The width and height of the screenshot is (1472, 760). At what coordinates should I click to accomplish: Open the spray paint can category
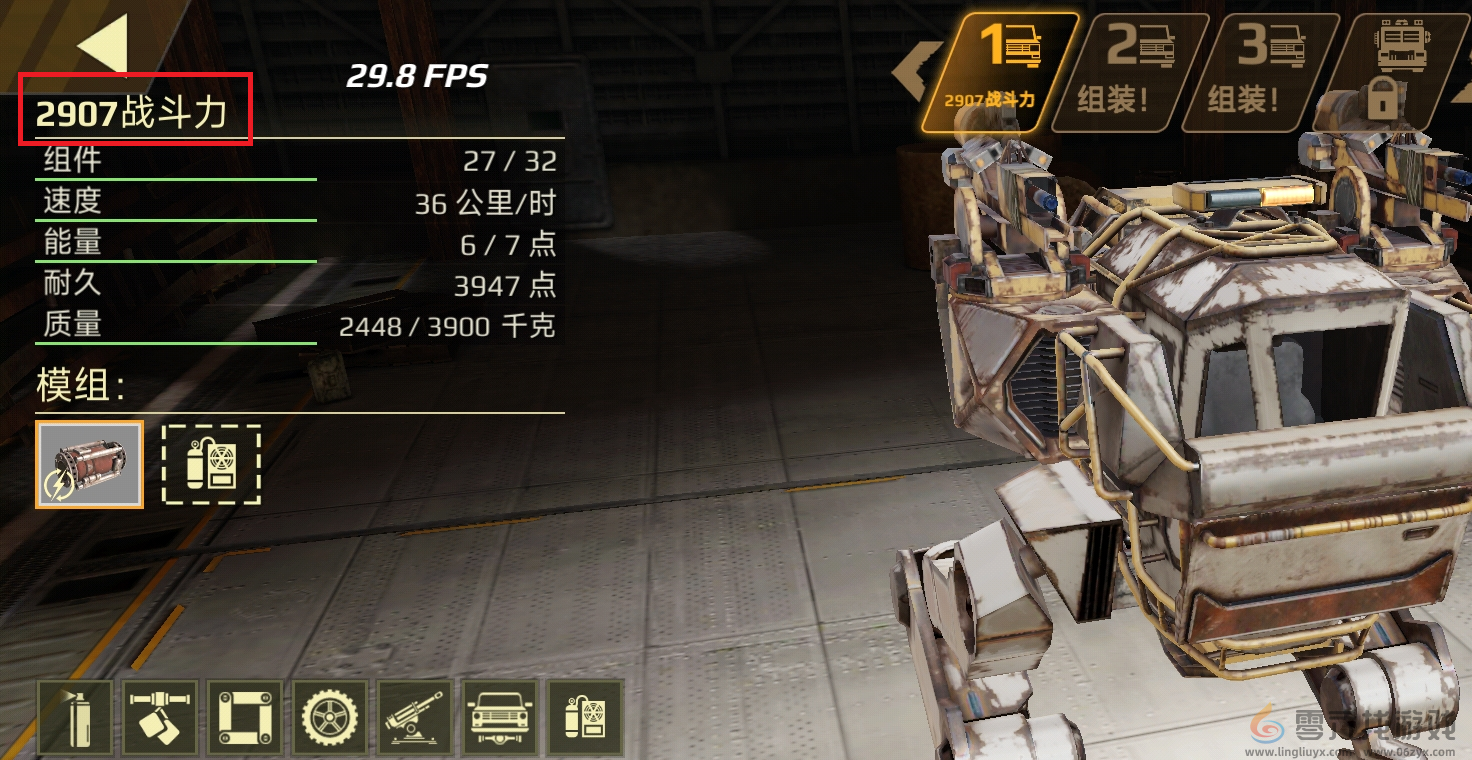75,717
